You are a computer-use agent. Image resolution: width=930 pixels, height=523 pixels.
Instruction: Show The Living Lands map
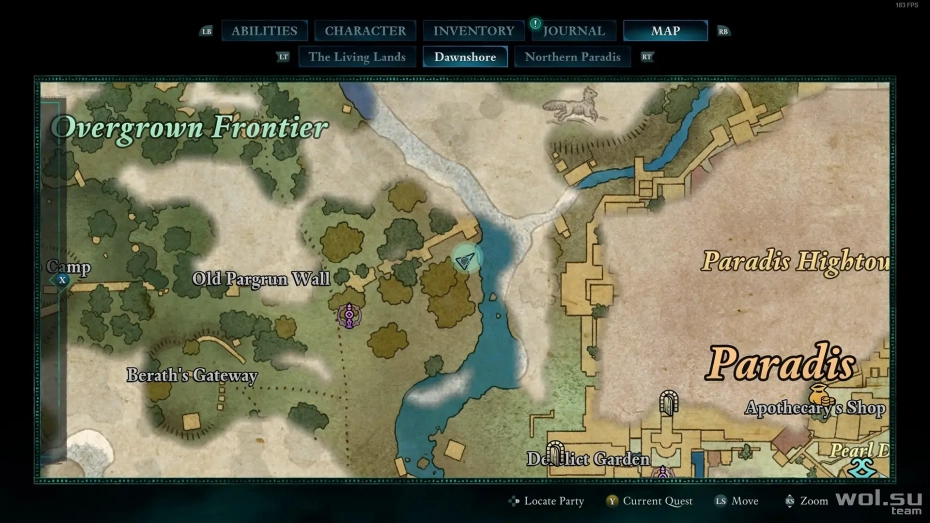[x=358, y=57]
